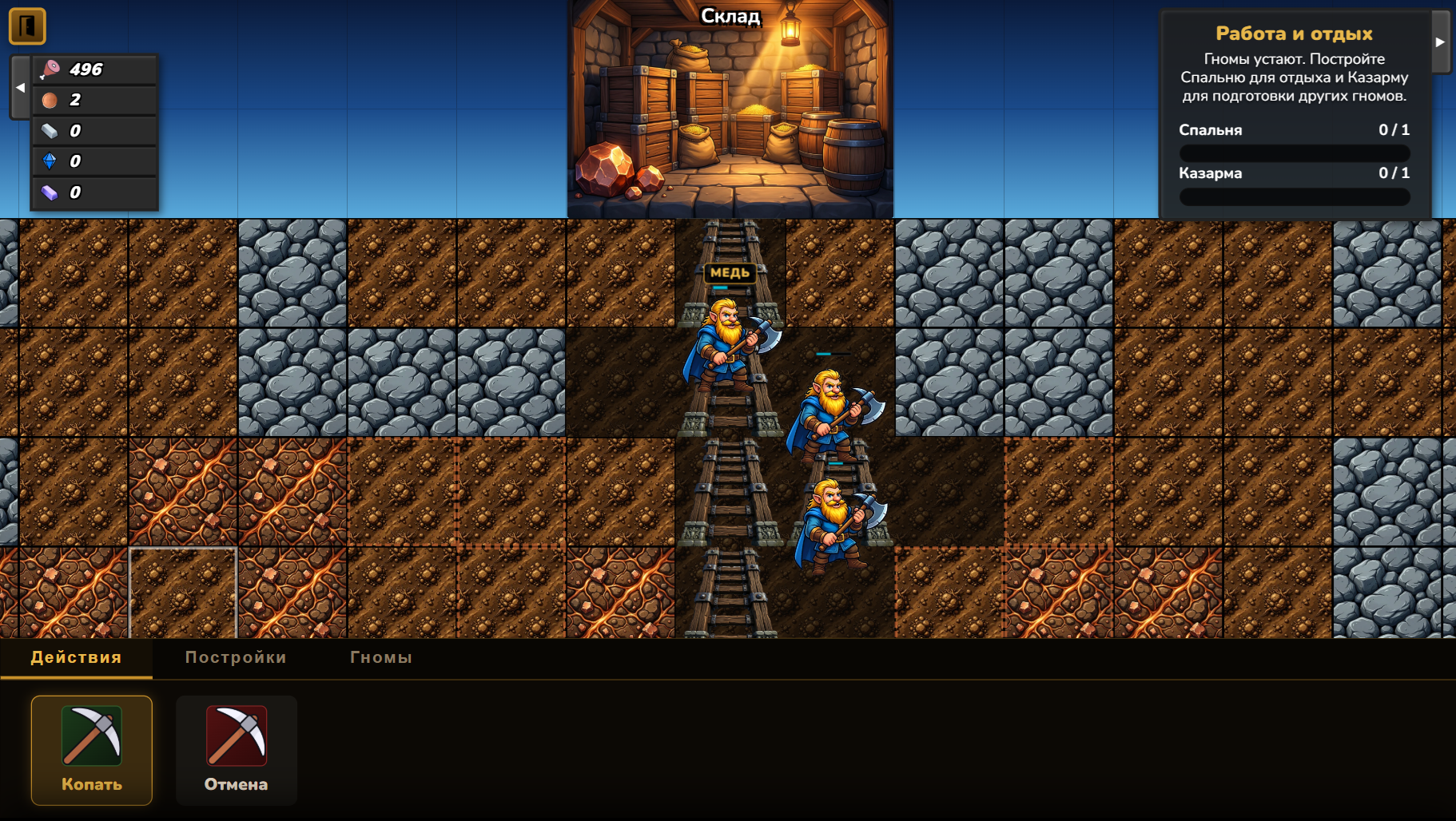Select the Действия tab

(x=76, y=657)
